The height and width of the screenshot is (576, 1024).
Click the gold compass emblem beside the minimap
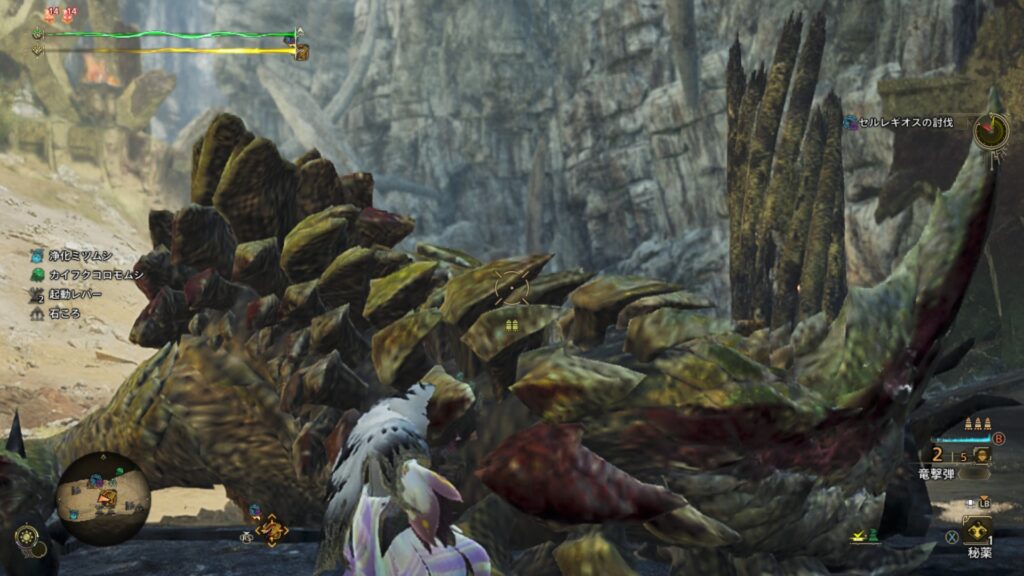tap(28, 538)
